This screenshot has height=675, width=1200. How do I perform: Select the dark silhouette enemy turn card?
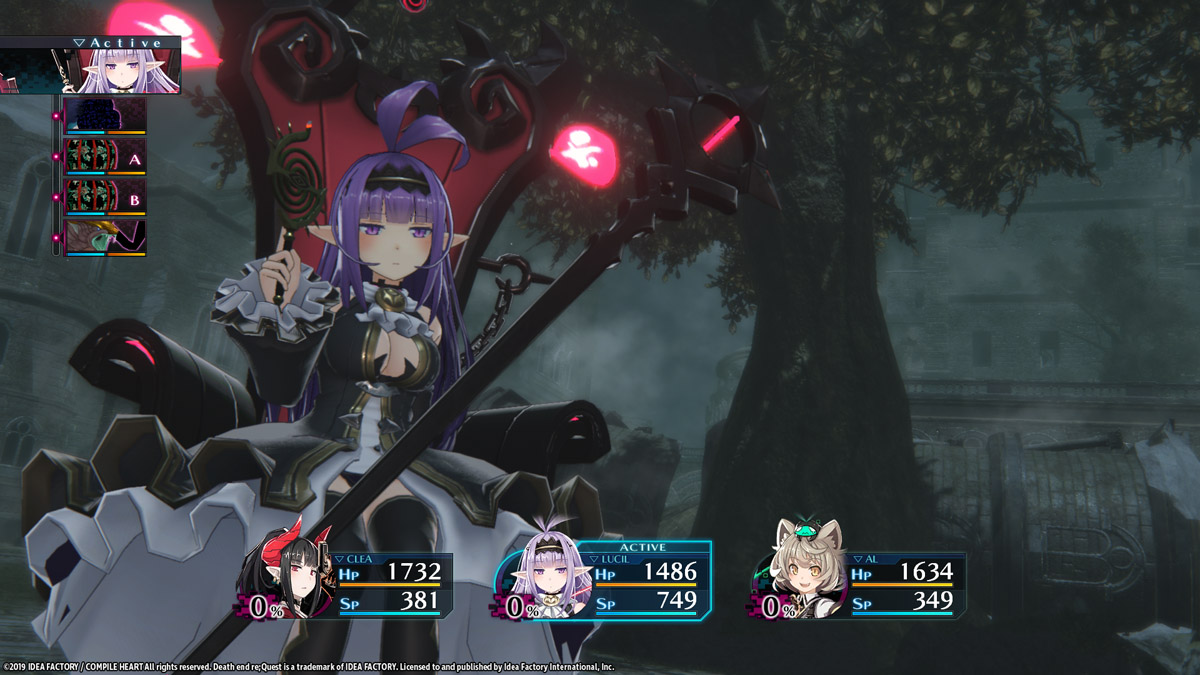(105, 115)
